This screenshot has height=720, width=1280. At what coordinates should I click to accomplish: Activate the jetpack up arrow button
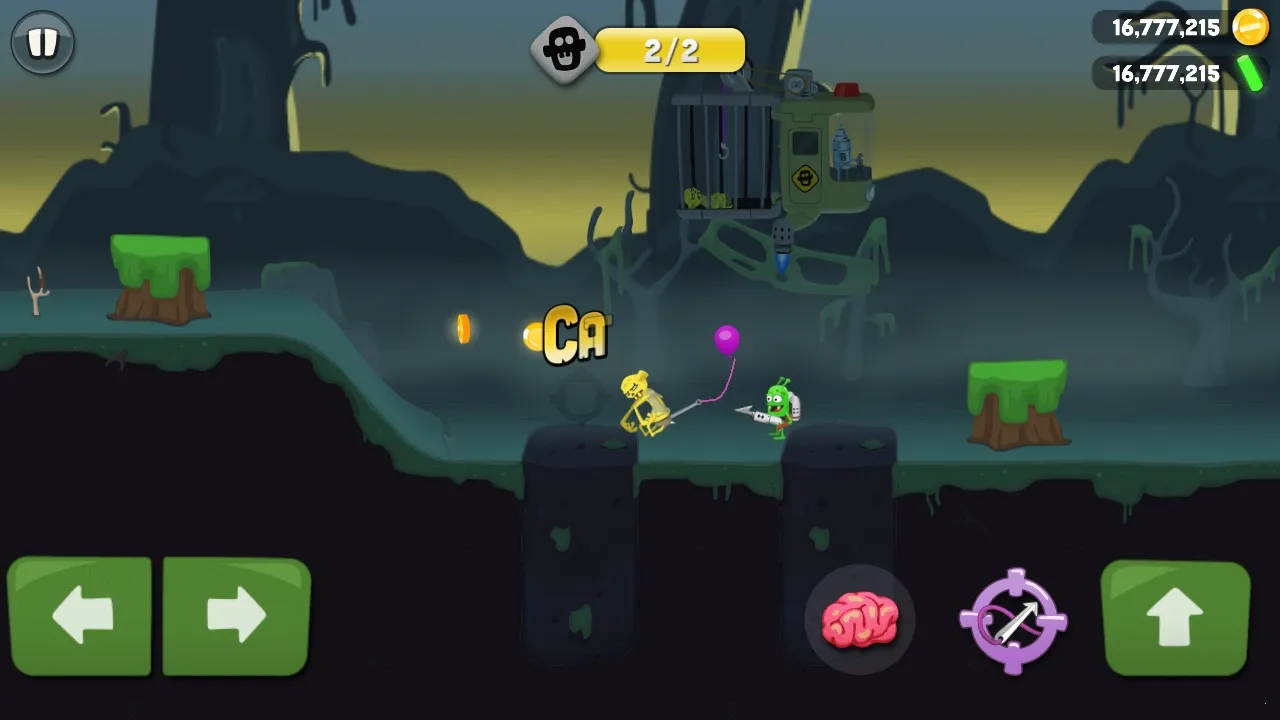tap(1175, 617)
